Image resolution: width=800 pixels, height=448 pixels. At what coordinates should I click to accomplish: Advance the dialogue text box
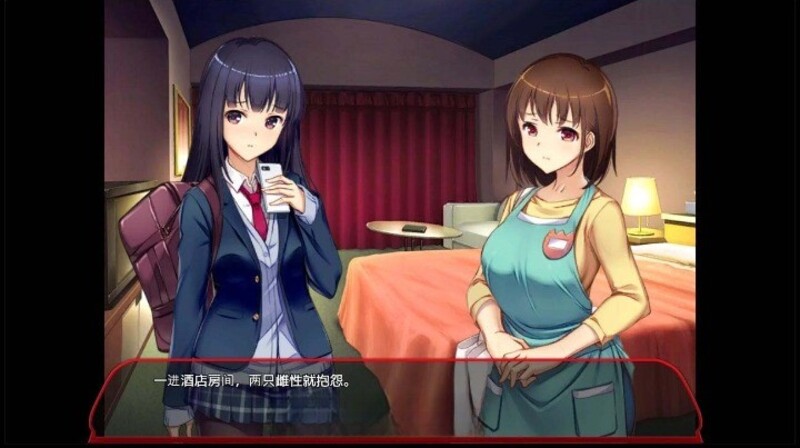398,398
